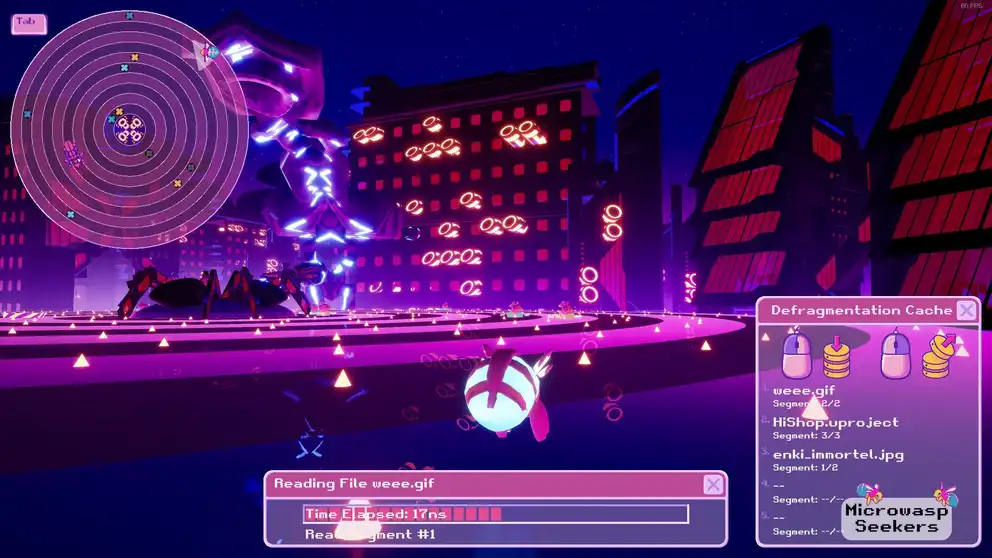Image resolution: width=992 pixels, height=558 pixels.
Task: Select the radar's central core marker
Action: [x=129, y=127]
